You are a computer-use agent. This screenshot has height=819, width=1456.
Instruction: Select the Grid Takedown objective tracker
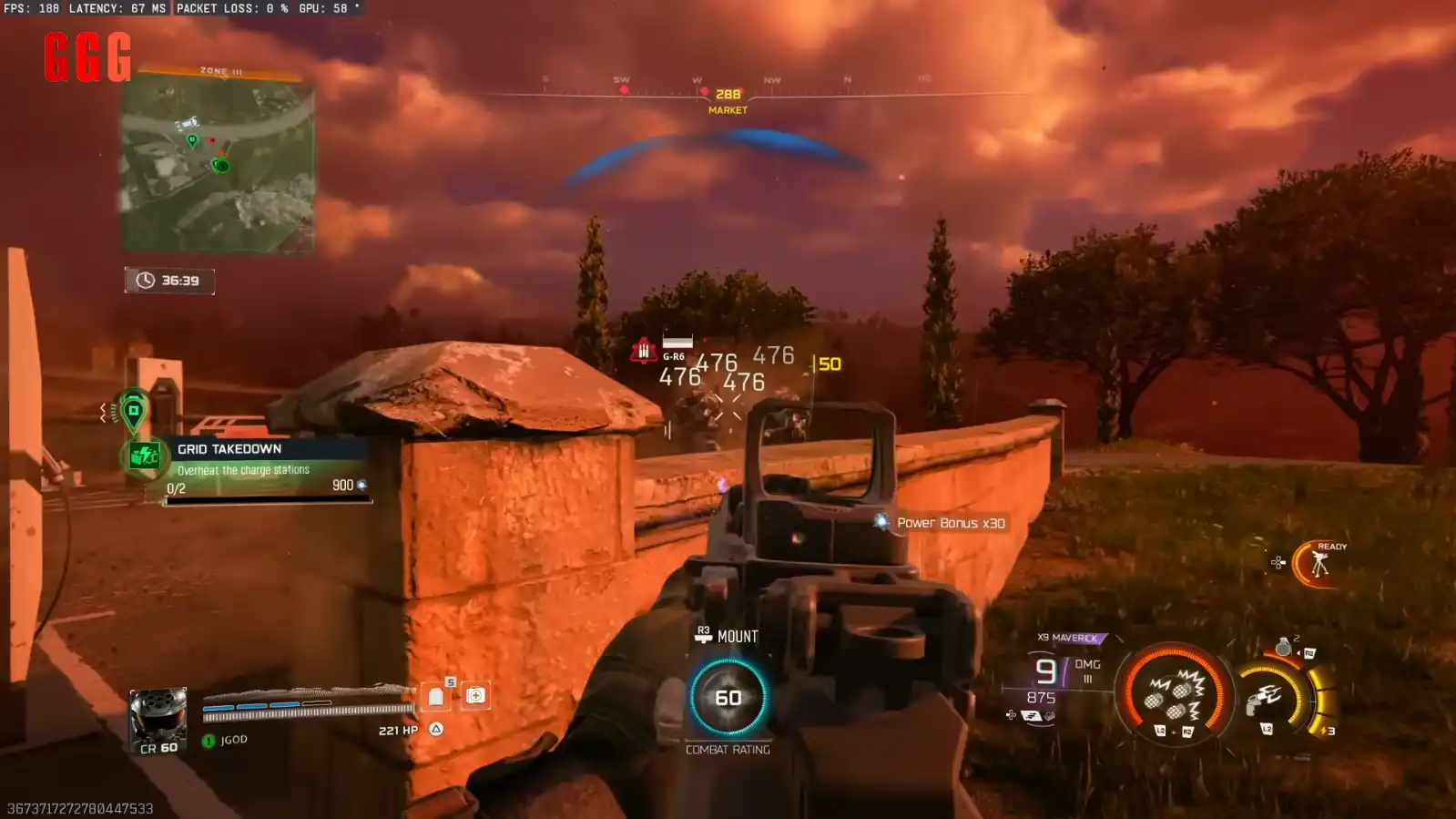tap(246, 468)
